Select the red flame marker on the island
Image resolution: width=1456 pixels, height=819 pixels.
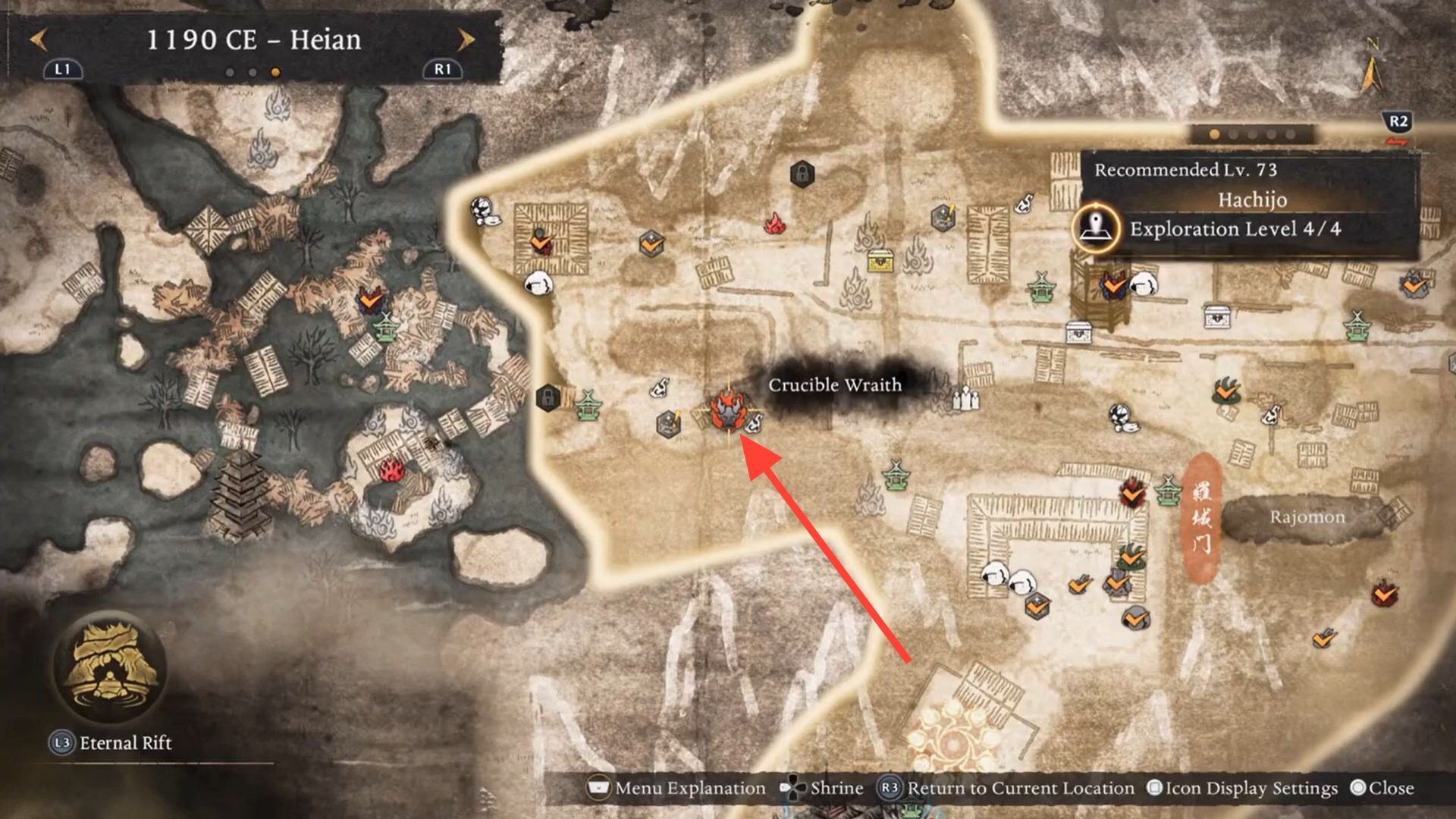click(x=391, y=469)
